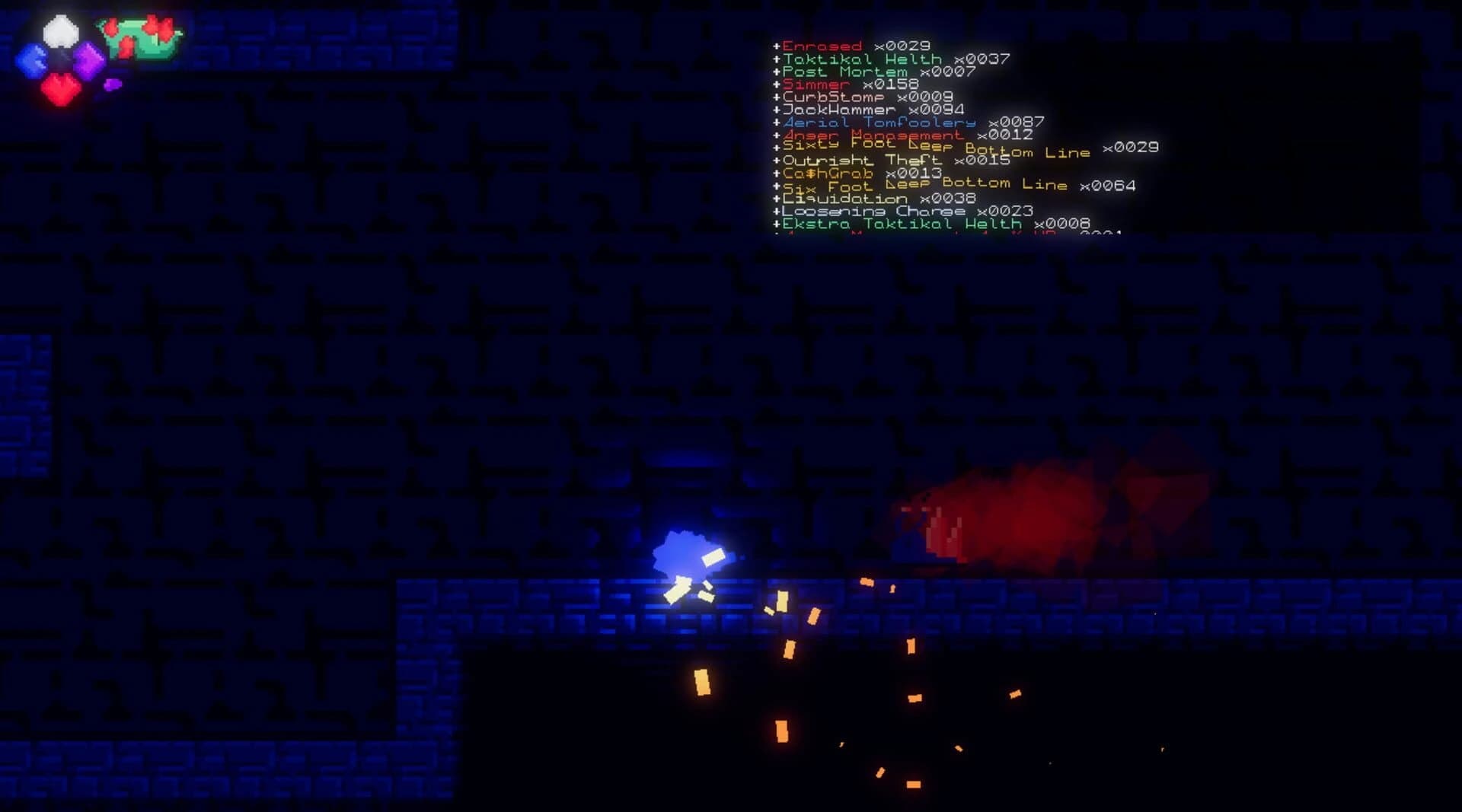The image size is (1462, 812).
Task: Click the Ca$hGrab yellow colored label
Action: 826,173
